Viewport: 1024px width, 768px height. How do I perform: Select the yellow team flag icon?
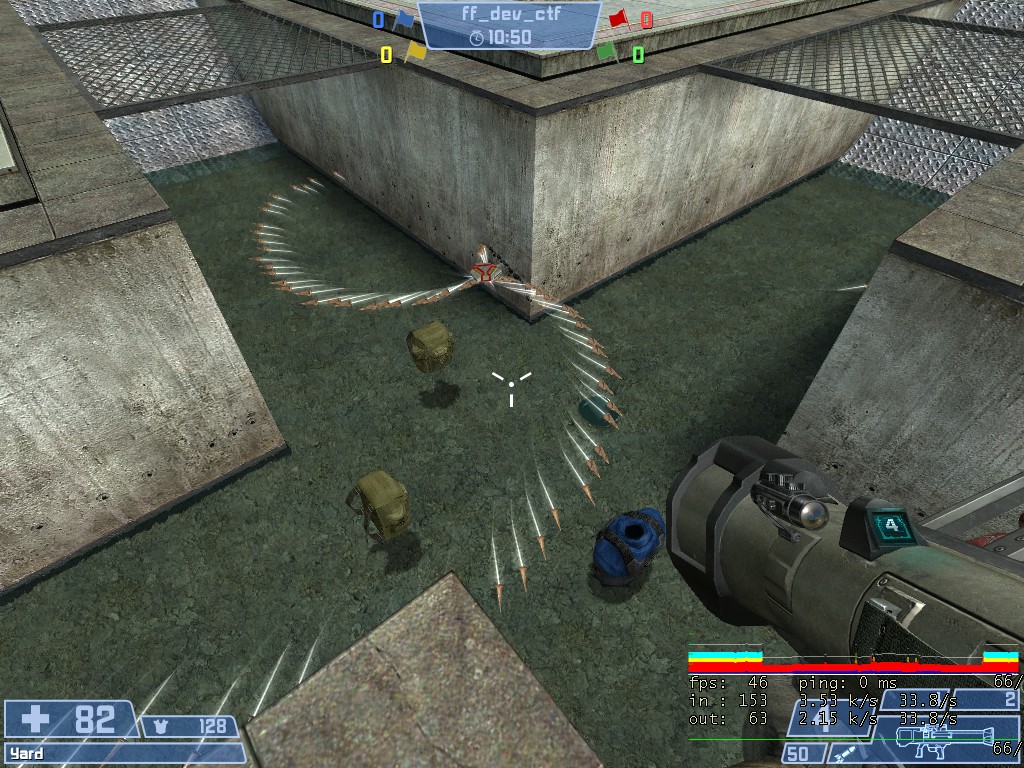(415, 51)
